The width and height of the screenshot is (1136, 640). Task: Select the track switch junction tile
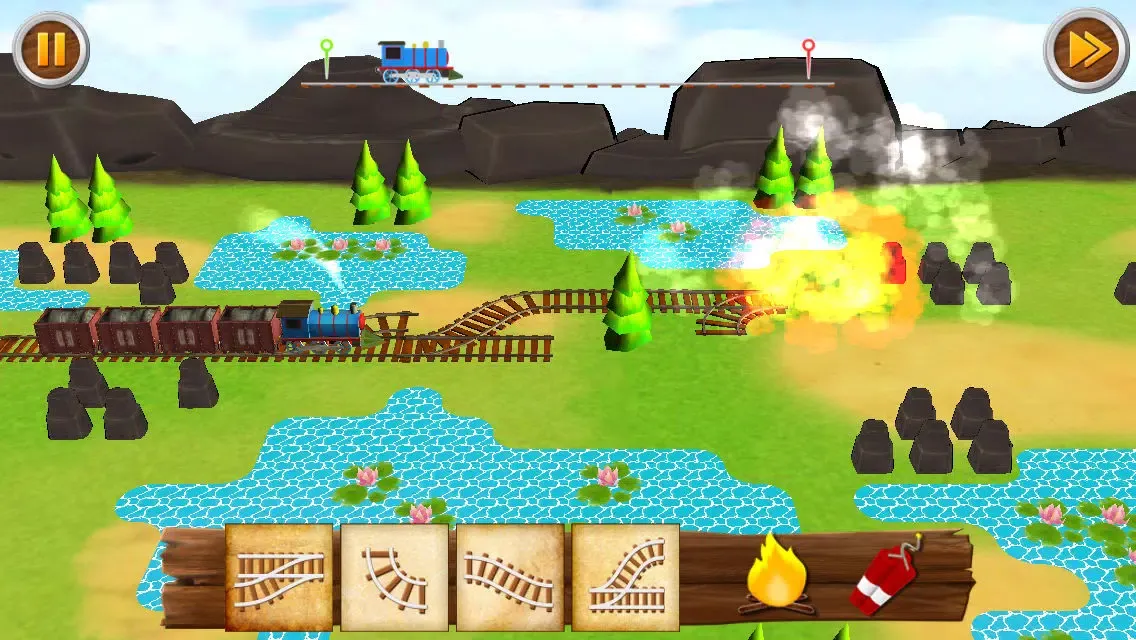(x=279, y=578)
